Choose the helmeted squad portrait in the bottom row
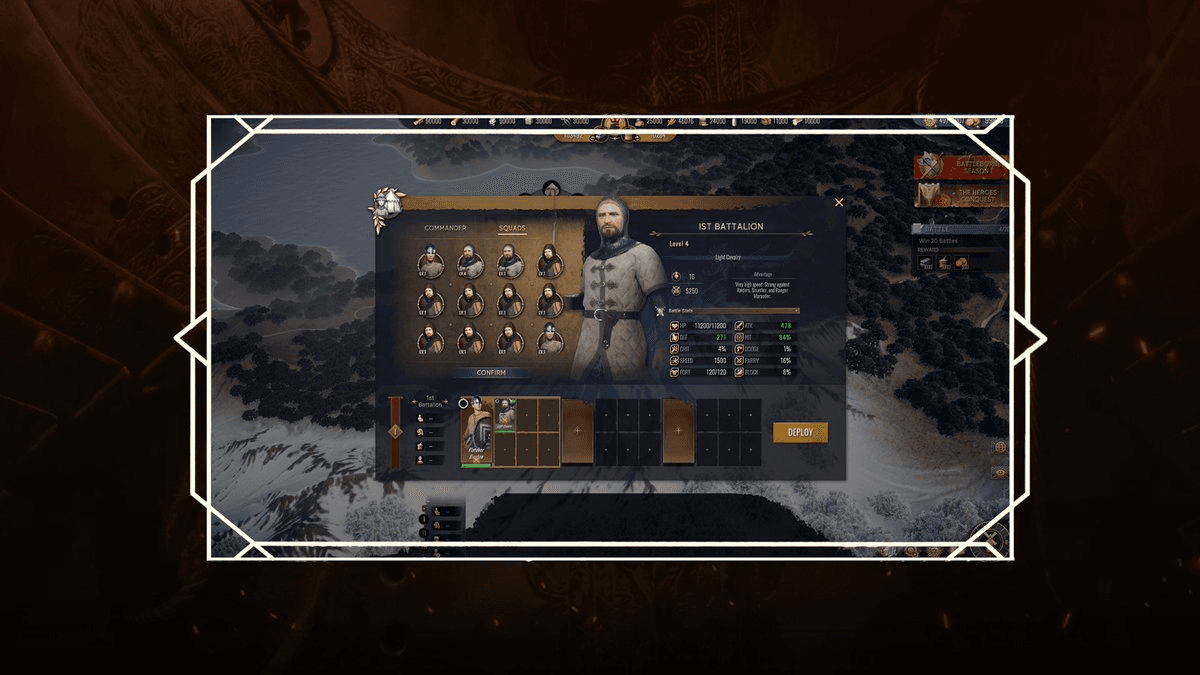The width and height of the screenshot is (1200, 675). [549, 339]
